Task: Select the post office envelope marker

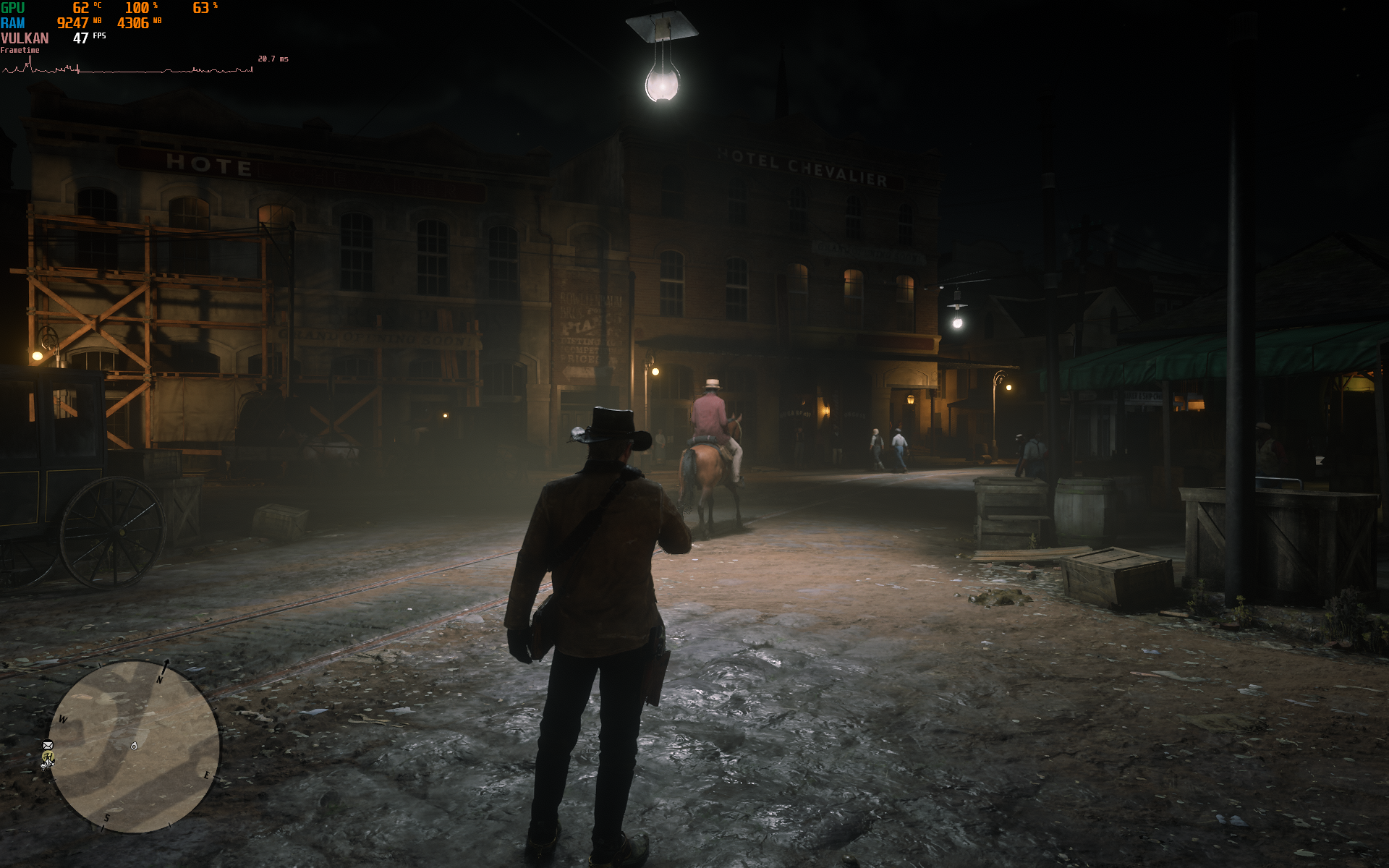Action: [x=48, y=744]
